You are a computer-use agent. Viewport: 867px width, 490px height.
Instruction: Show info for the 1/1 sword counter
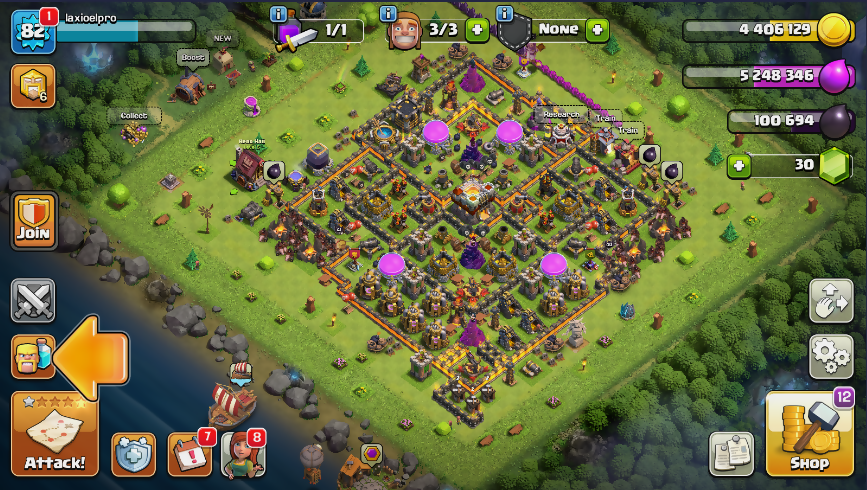point(279,13)
